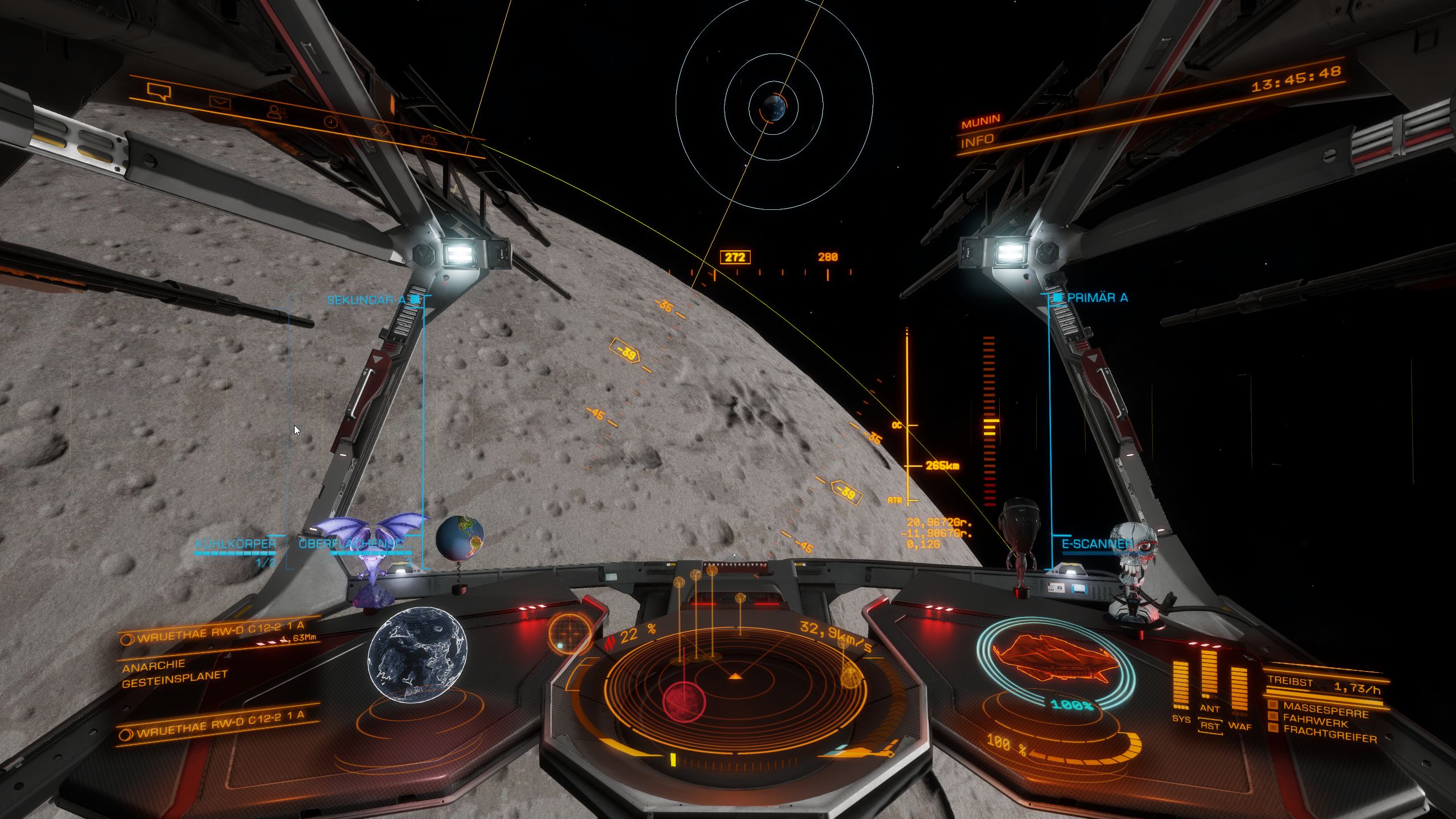This screenshot has height=819, width=1456.
Task: Open the gear settings tab in comms panel
Action: [x=428, y=138]
